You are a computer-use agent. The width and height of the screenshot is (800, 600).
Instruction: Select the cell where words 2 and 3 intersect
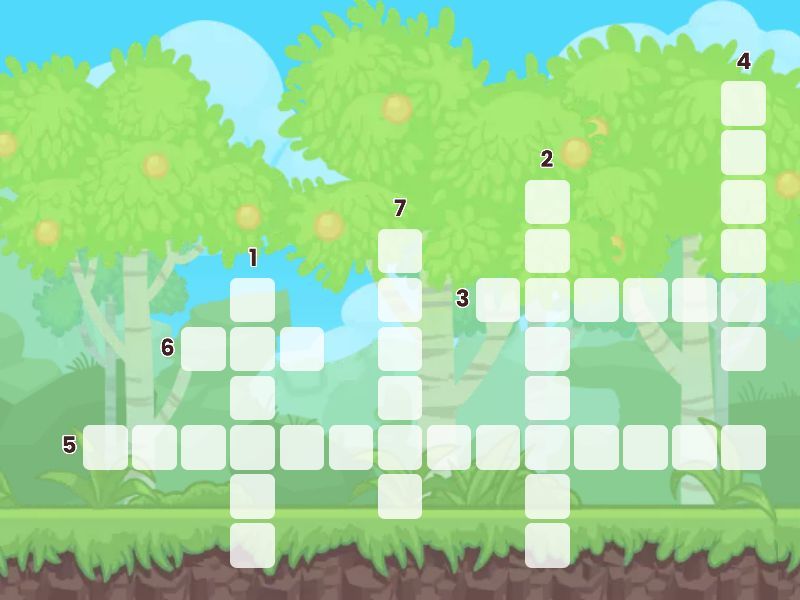pos(547,300)
